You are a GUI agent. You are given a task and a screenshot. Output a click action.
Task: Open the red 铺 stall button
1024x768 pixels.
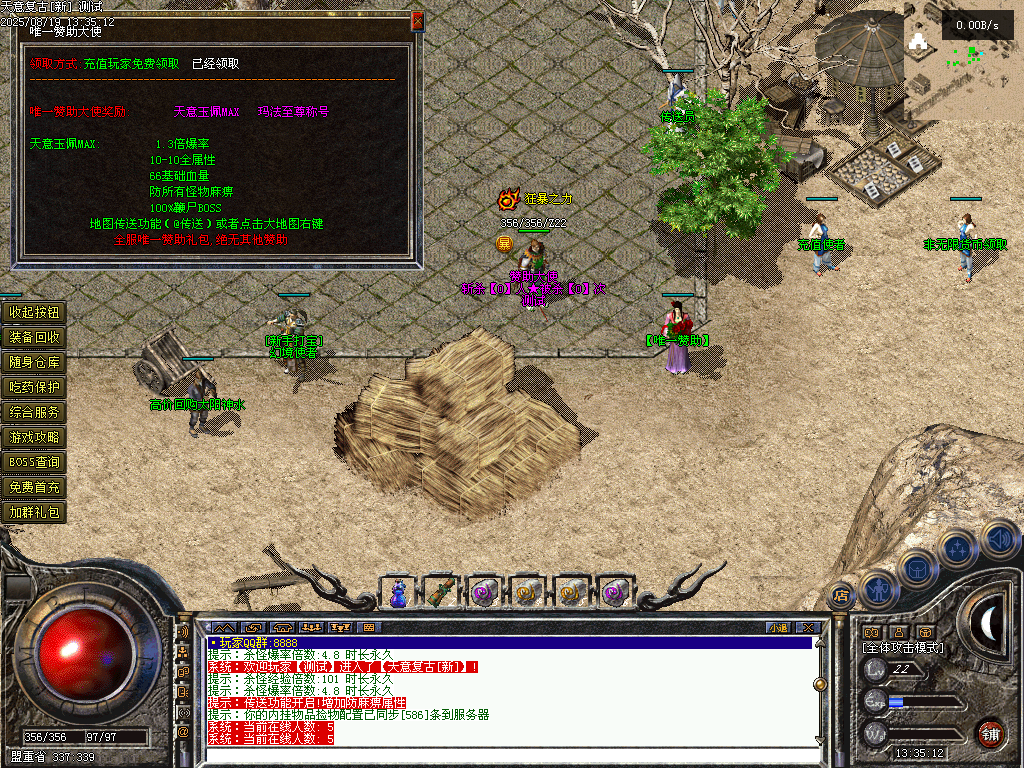tap(990, 732)
